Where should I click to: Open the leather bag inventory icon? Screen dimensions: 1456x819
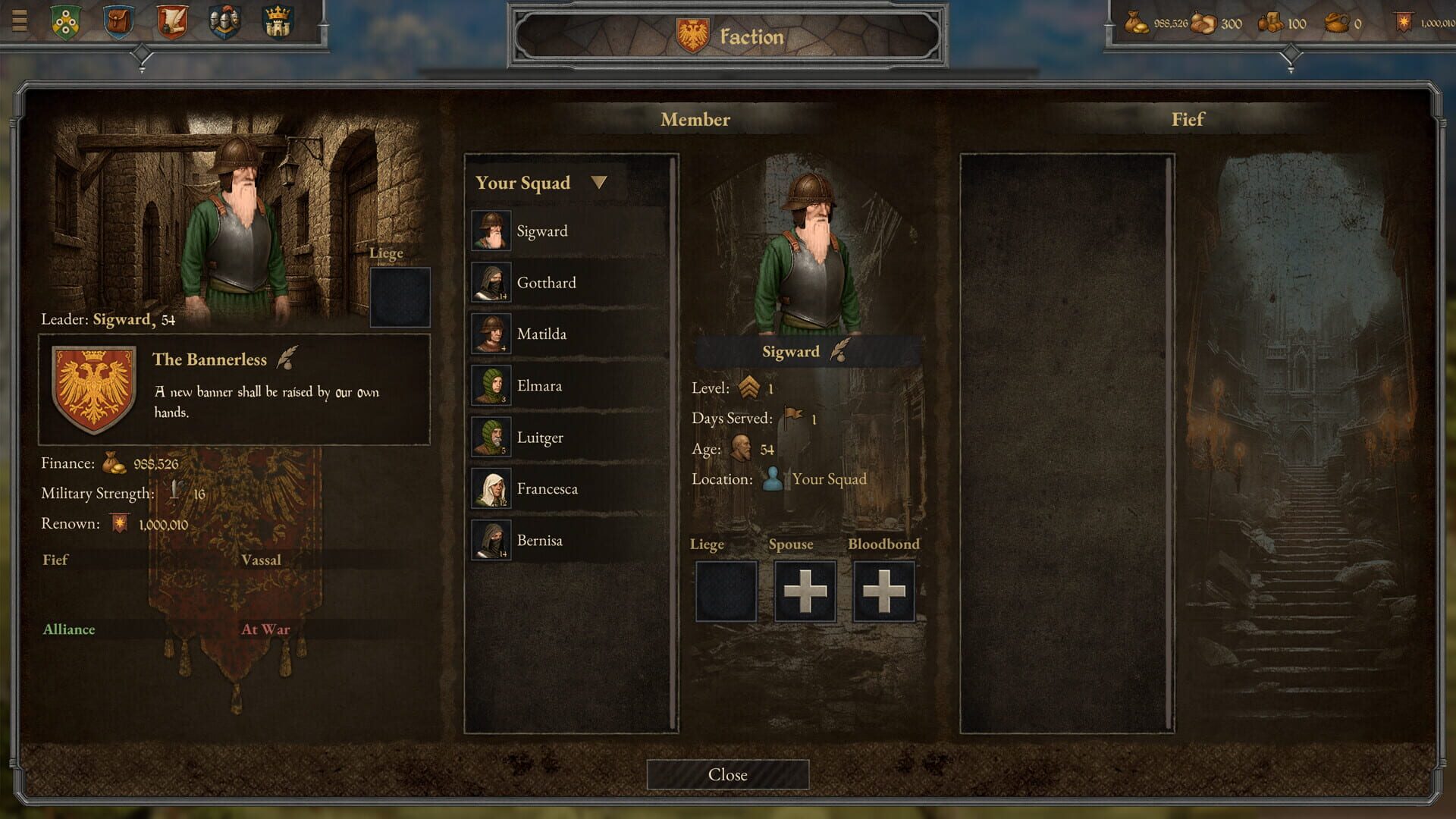[118, 21]
